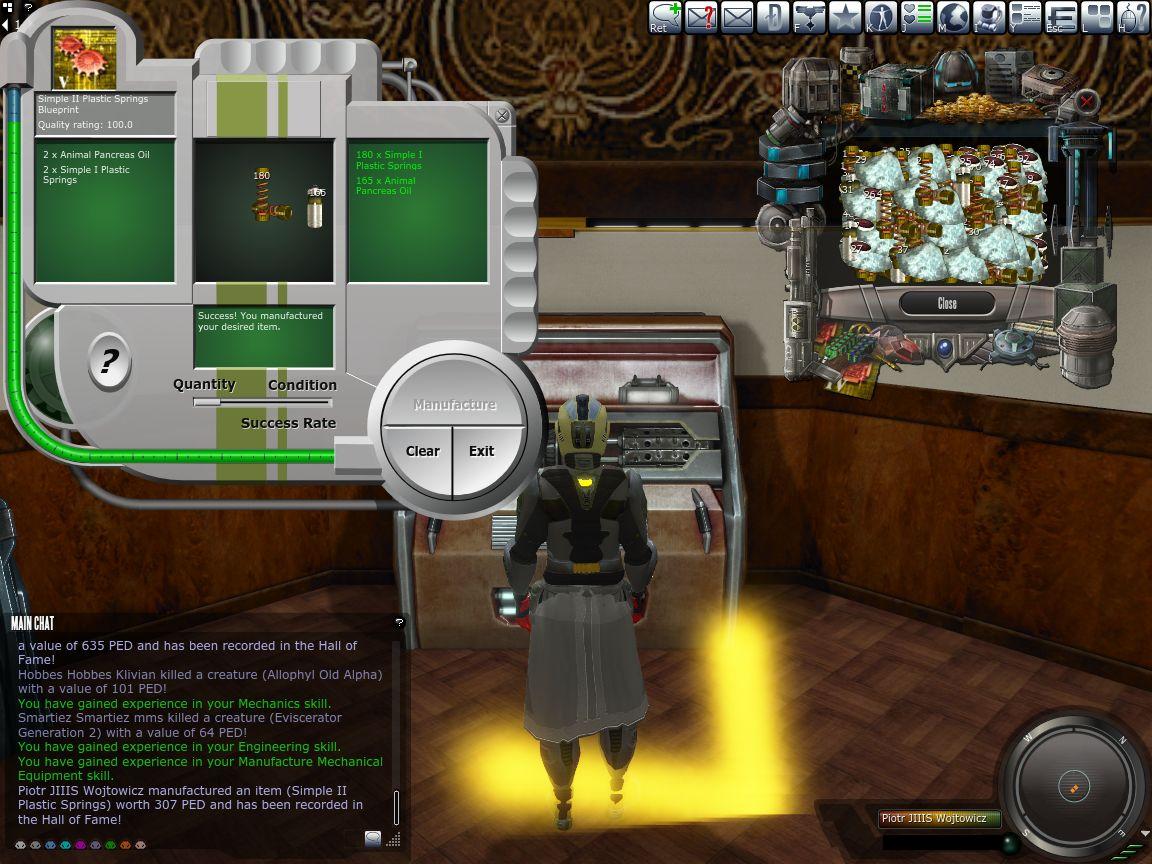The width and height of the screenshot is (1152, 864).
Task: Open the envelope with question mark icon
Action: coord(700,17)
